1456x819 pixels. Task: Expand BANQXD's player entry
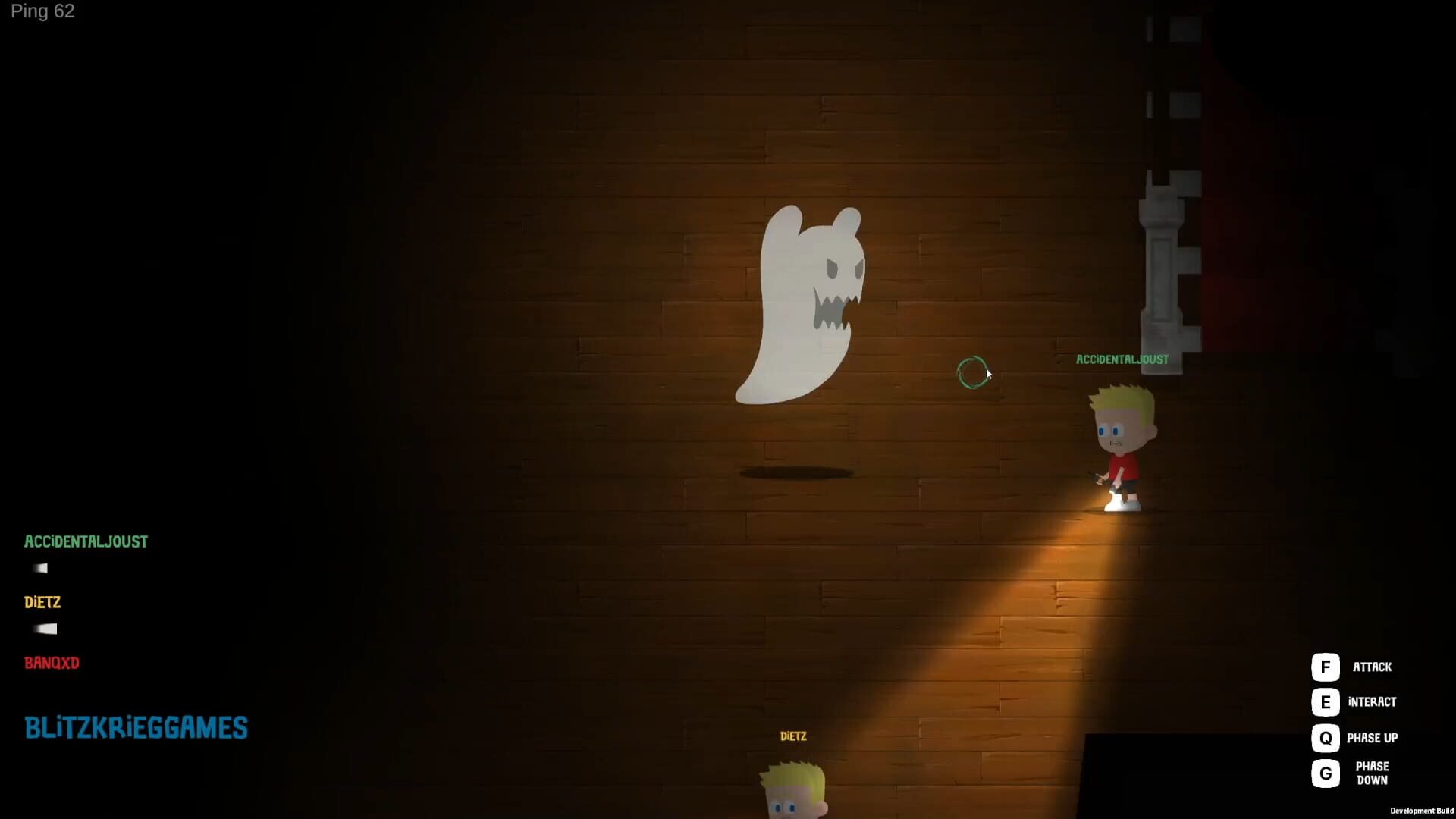point(51,663)
